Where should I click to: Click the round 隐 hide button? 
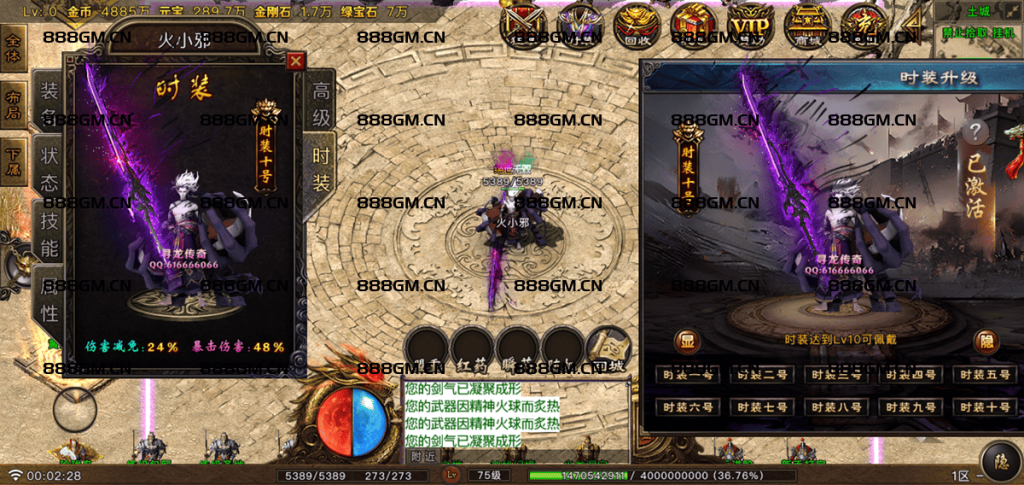click(985, 340)
